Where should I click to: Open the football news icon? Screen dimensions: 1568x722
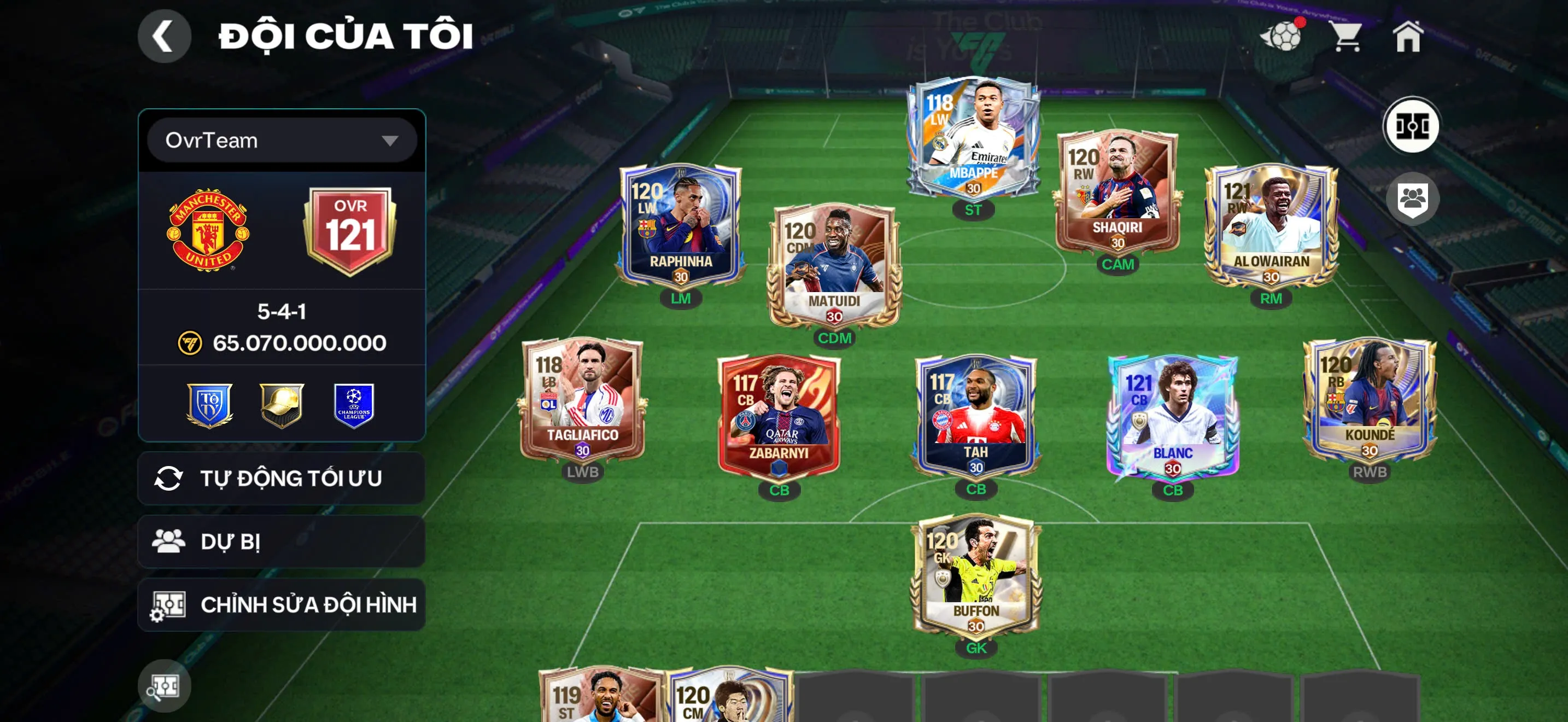pyautogui.click(x=1282, y=37)
